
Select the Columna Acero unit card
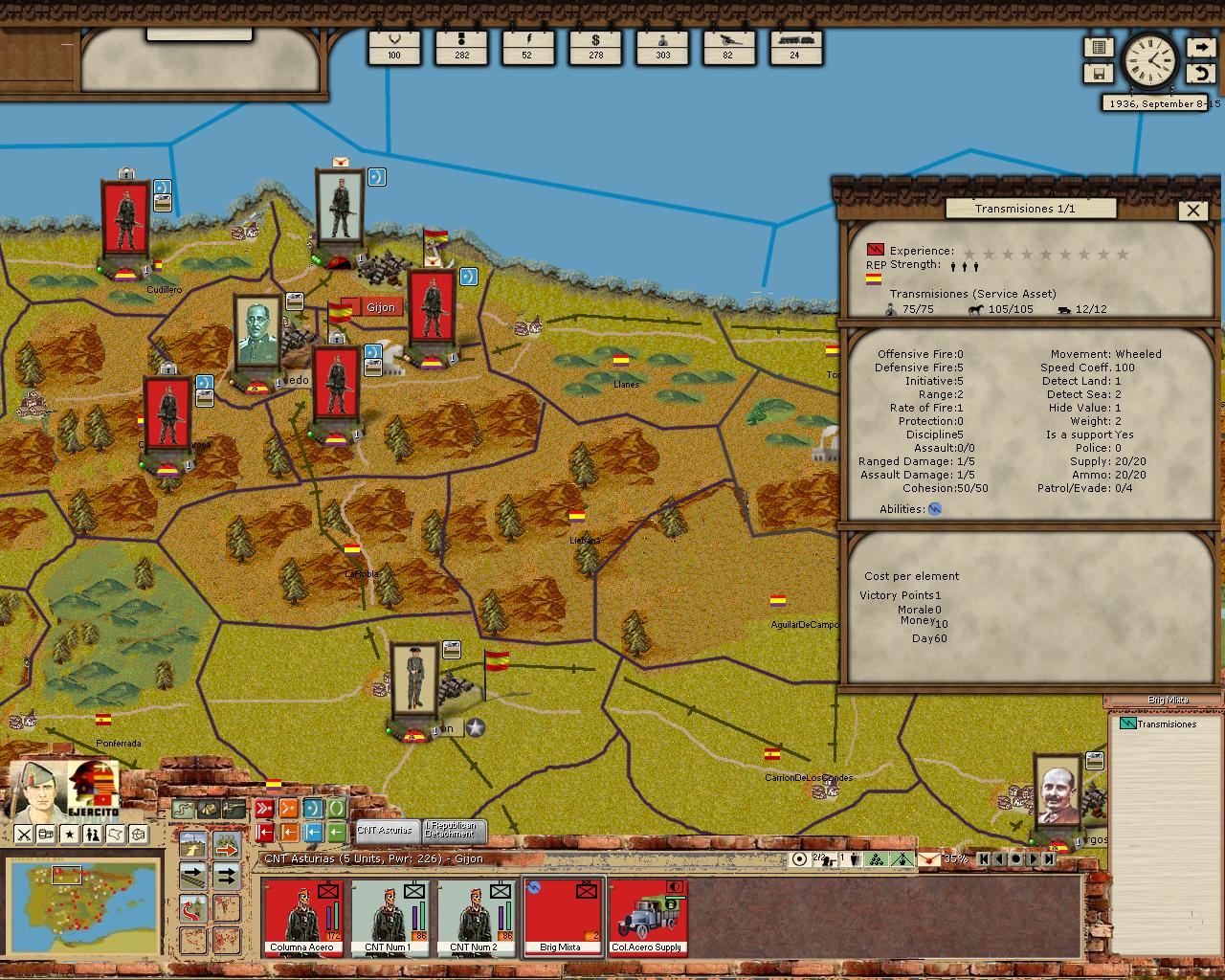(301, 917)
